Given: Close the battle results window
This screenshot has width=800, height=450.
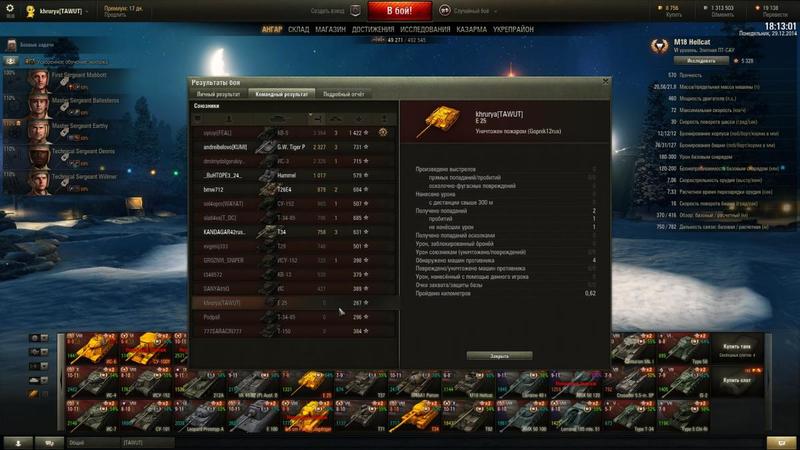Looking at the screenshot, I should [605, 82].
